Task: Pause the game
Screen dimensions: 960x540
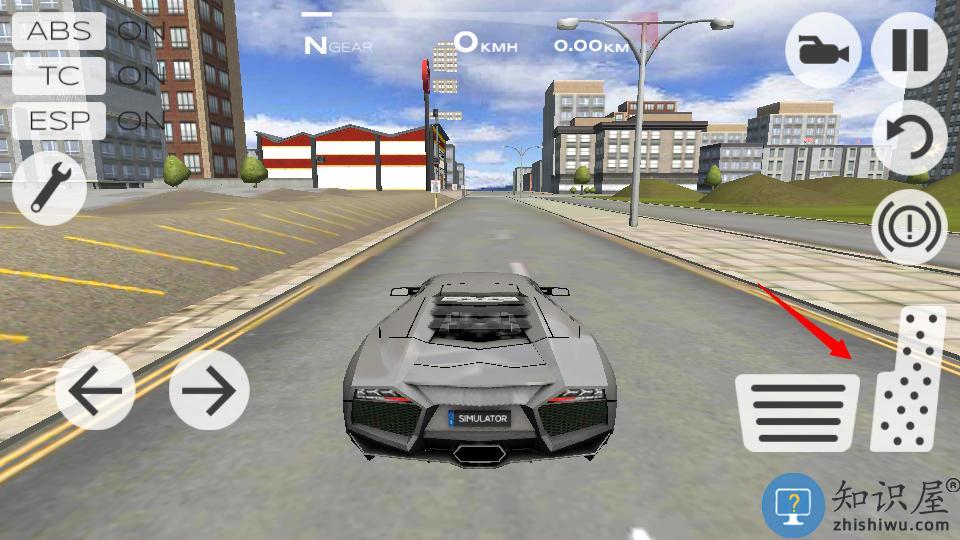Action: pyautogui.click(x=909, y=51)
